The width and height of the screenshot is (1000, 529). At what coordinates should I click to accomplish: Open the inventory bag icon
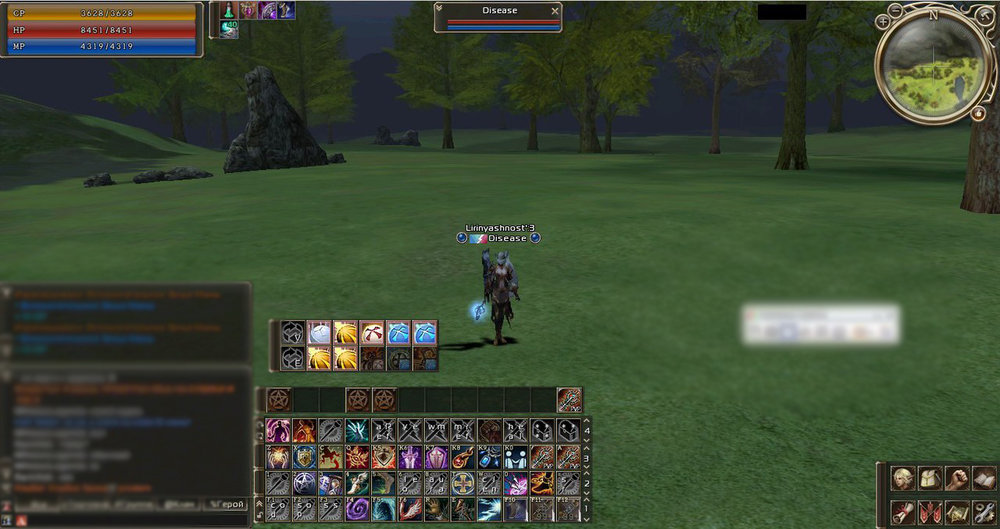pyautogui.click(x=930, y=478)
